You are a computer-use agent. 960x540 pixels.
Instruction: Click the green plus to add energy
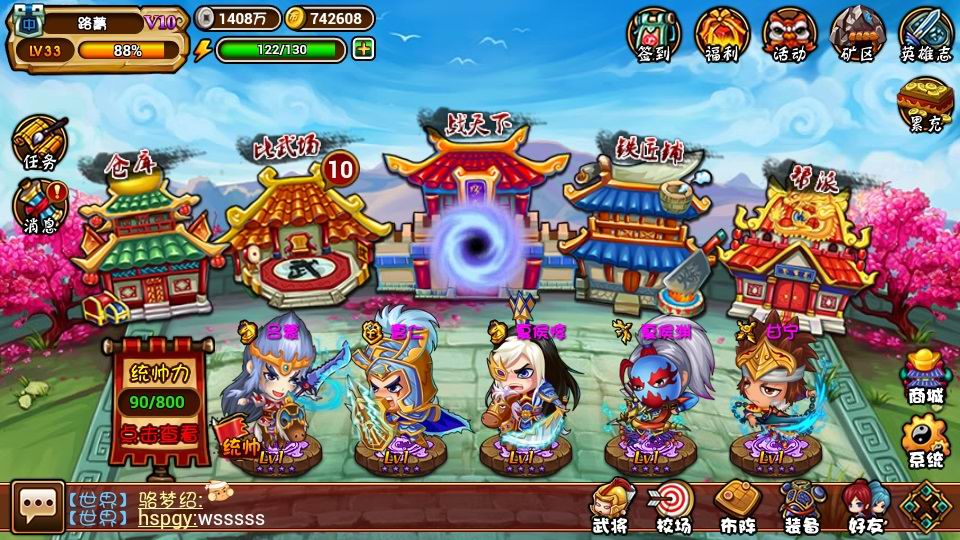pyautogui.click(x=364, y=49)
